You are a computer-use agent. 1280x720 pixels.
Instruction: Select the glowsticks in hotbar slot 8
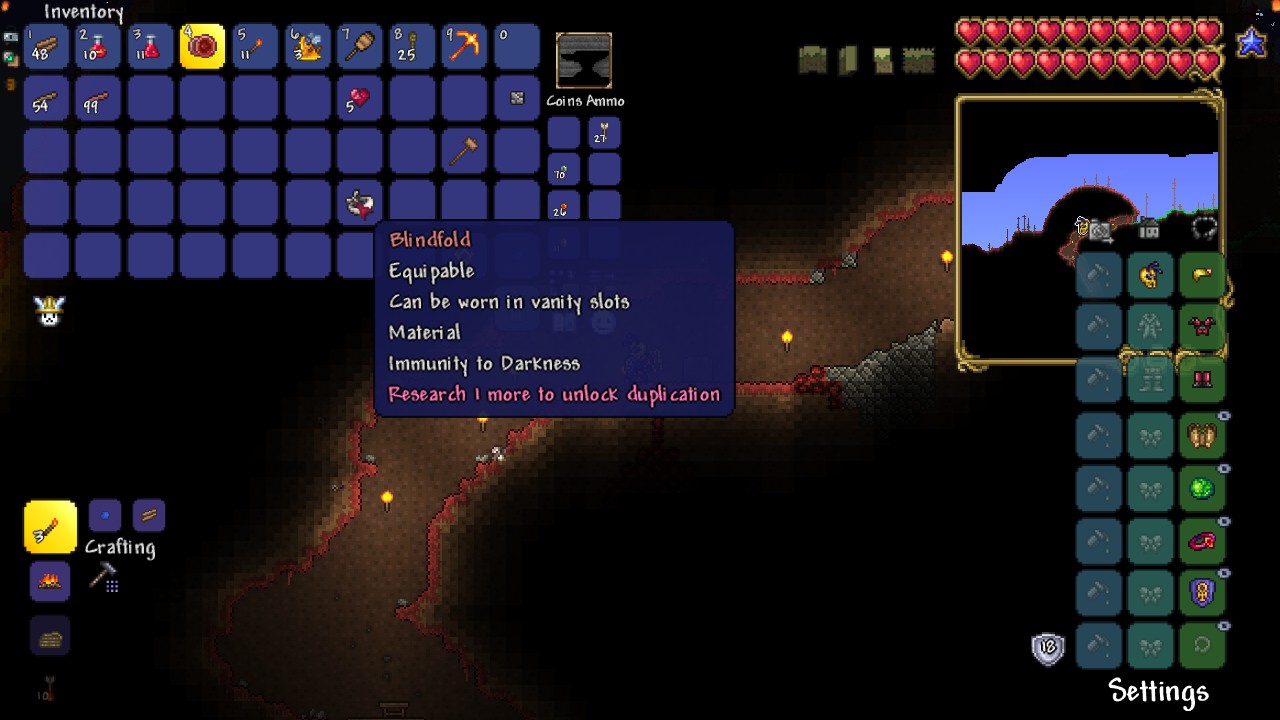(x=411, y=45)
